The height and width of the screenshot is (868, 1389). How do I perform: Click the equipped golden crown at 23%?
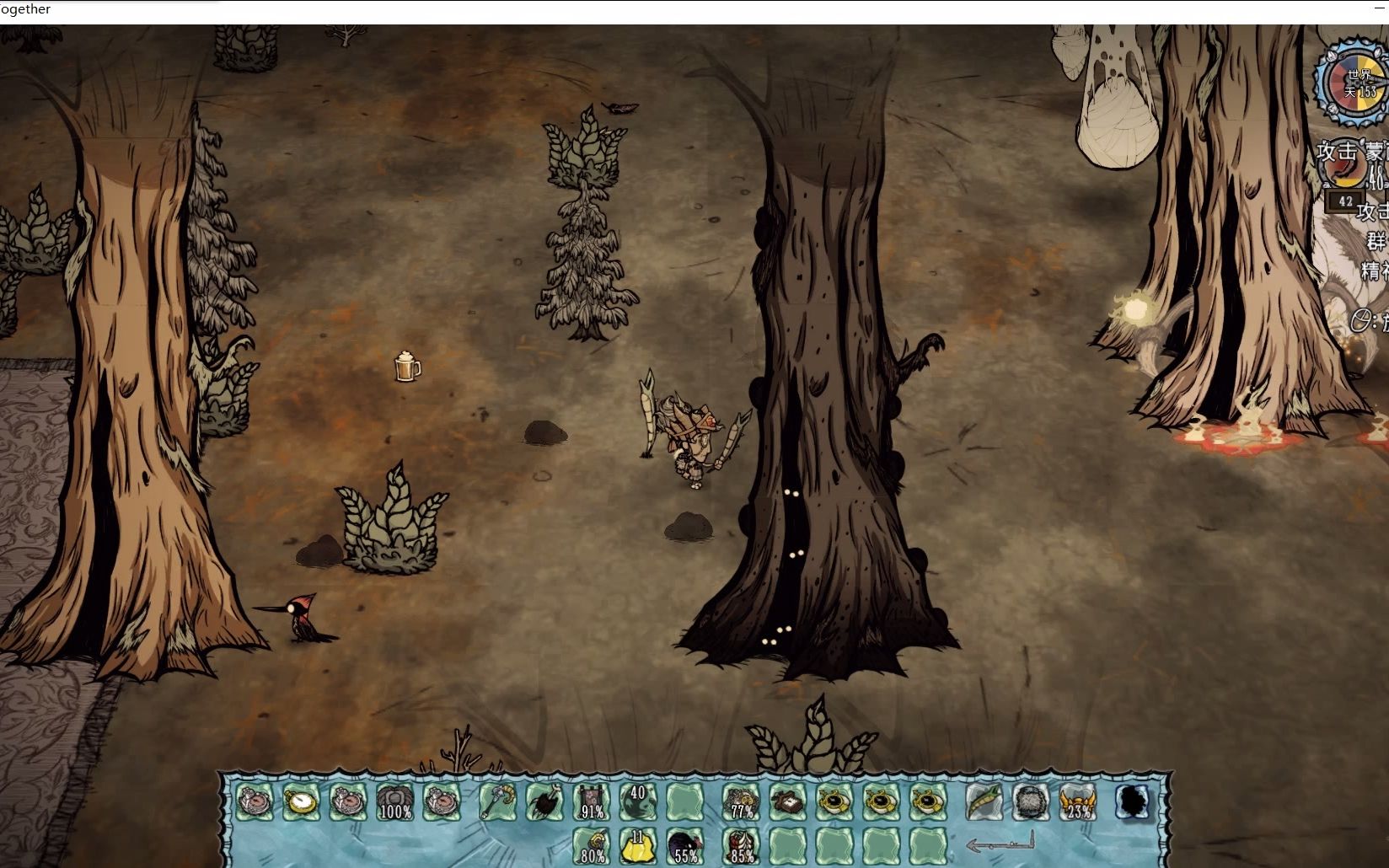click(1077, 801)
